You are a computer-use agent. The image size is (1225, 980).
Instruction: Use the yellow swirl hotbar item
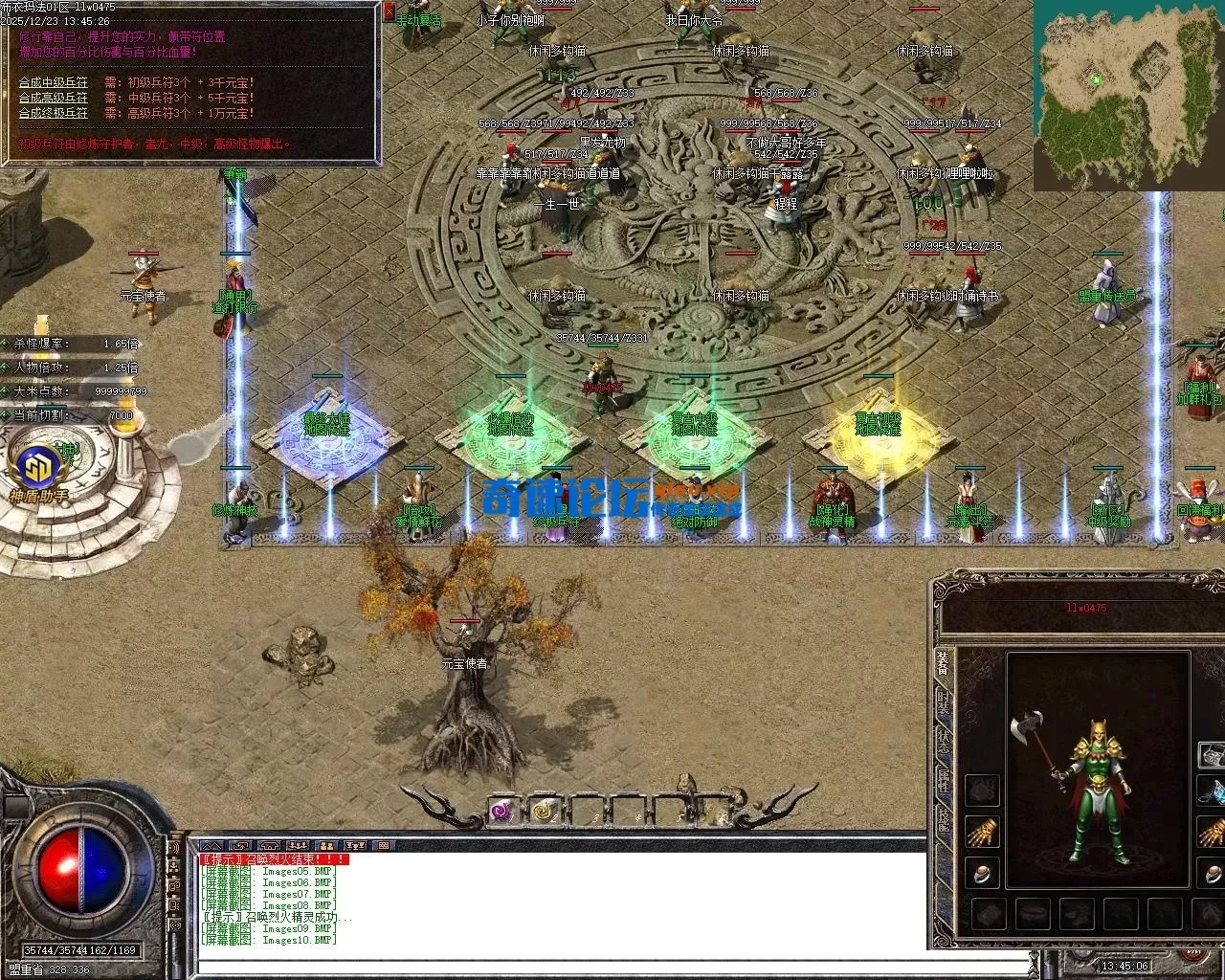pyautogui.click(x=546, y=812)
